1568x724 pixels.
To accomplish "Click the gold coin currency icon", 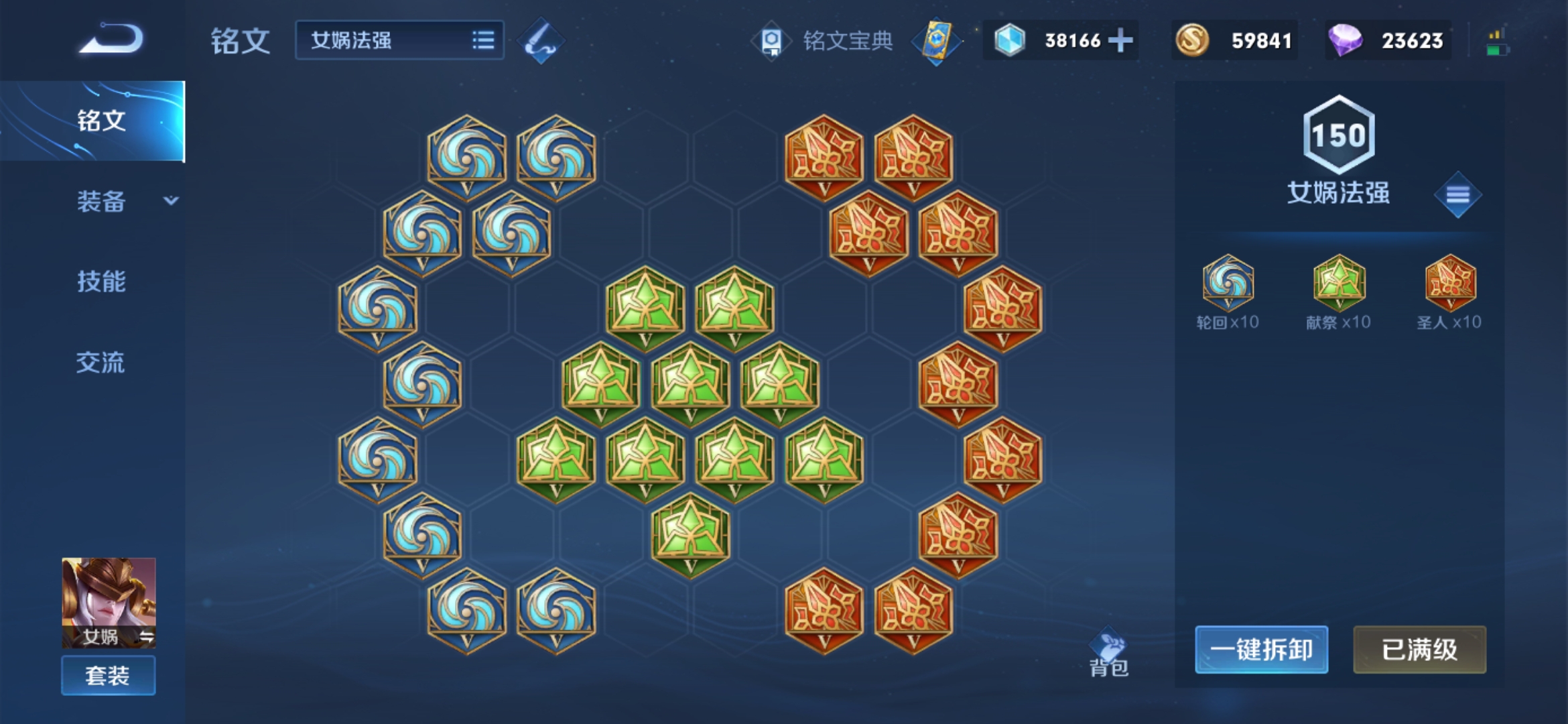I will pyautogui.click(x=1192, y=41).
